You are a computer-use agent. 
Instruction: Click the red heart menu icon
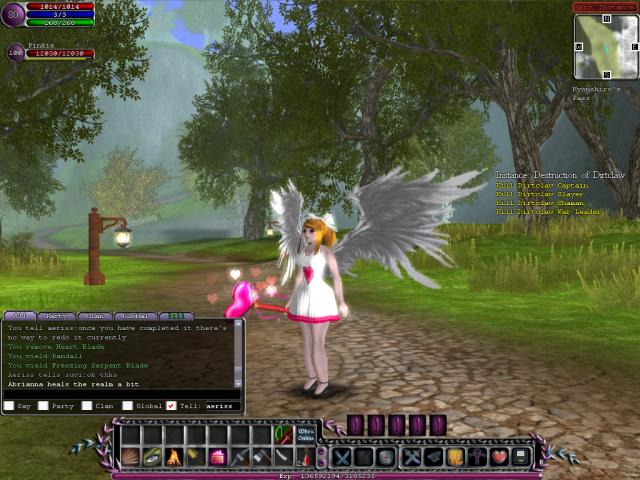pos(498,457)
